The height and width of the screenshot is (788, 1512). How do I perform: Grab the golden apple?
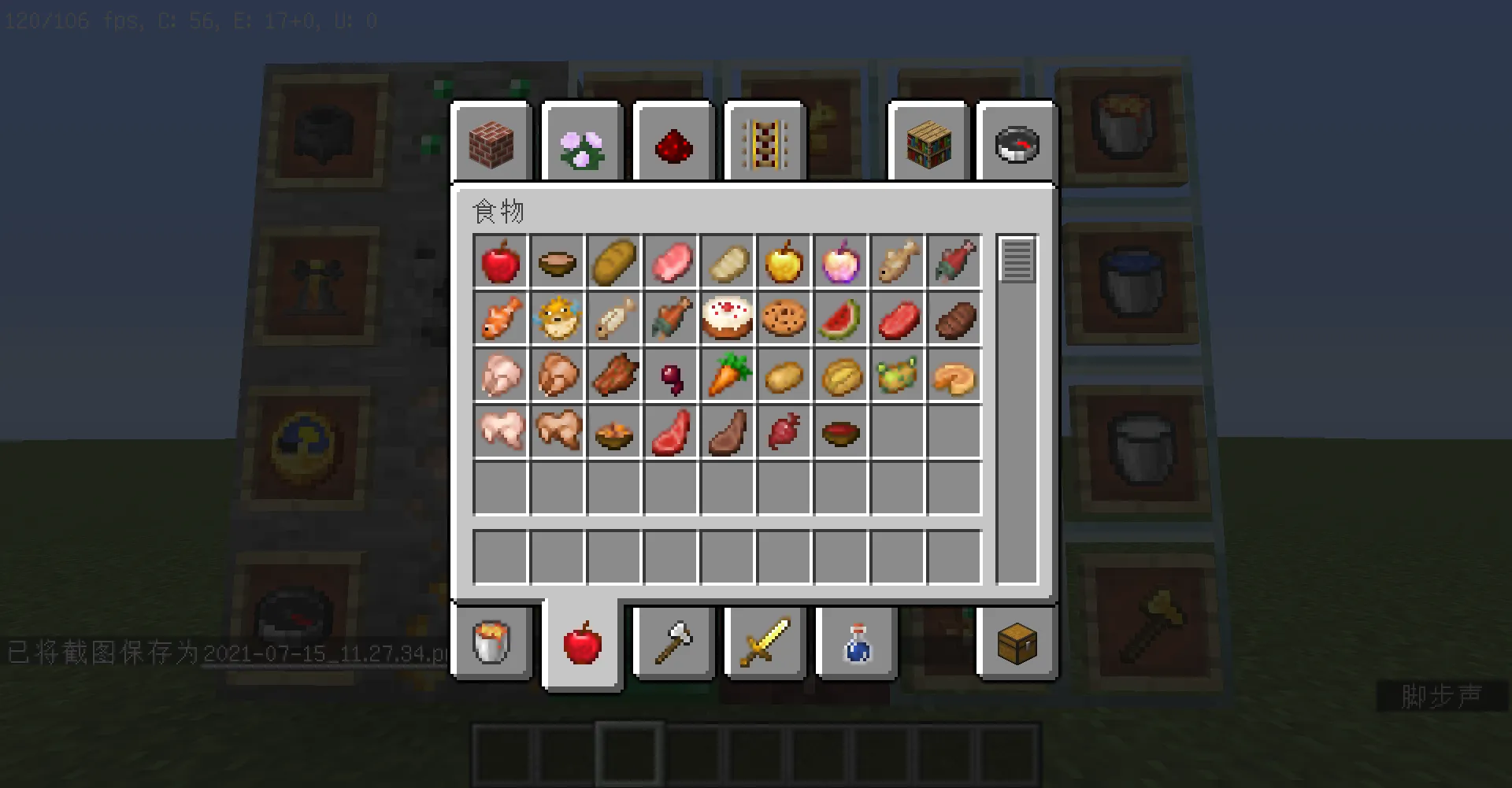(784, 262)
